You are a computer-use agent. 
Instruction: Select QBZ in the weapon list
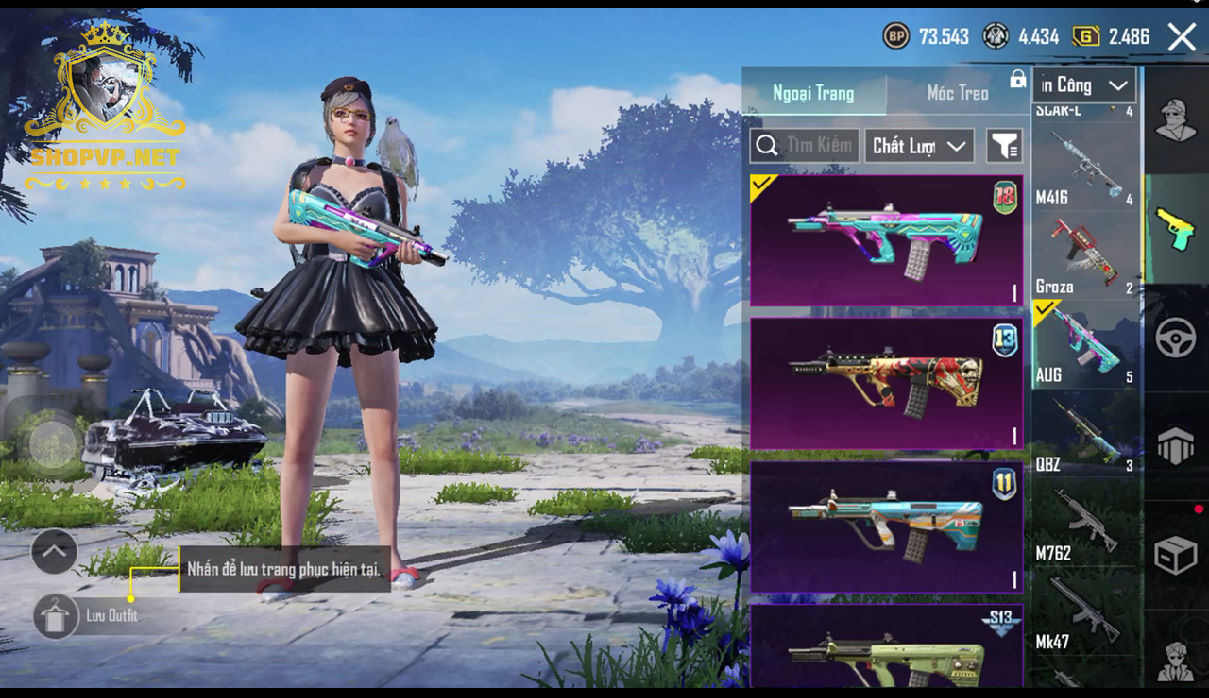(1085, 435)
